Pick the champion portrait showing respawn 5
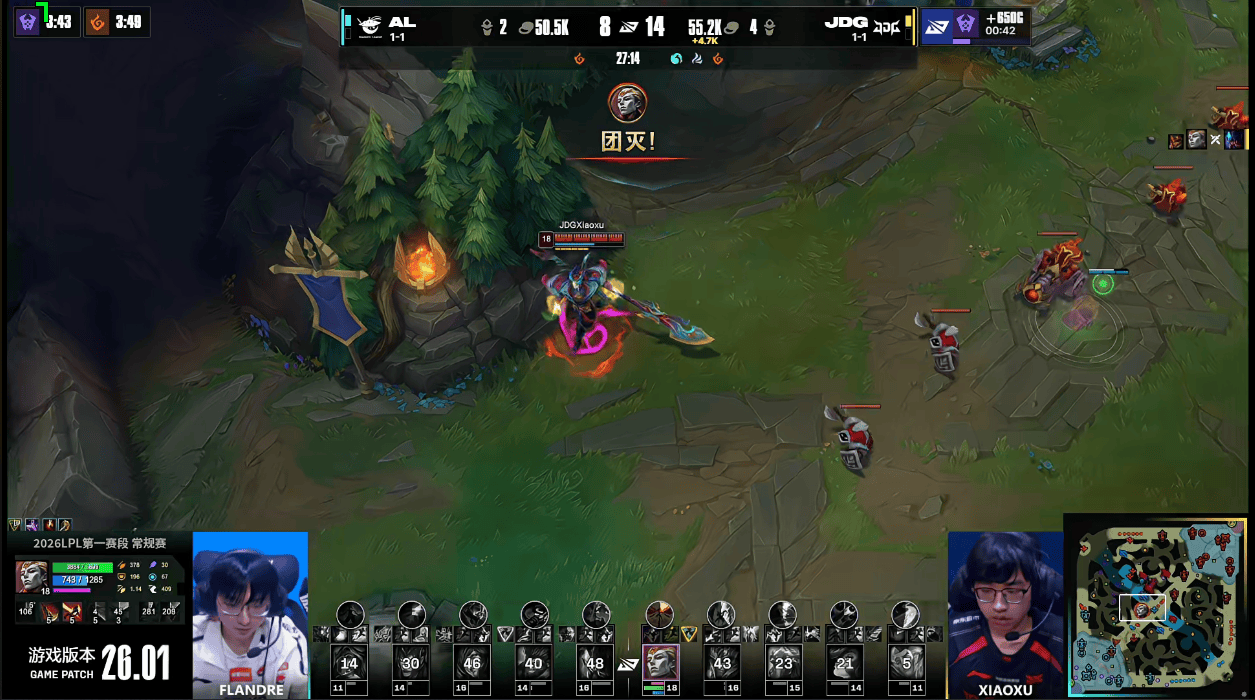Screen dimensions: 1255x700 pos(906,663)
